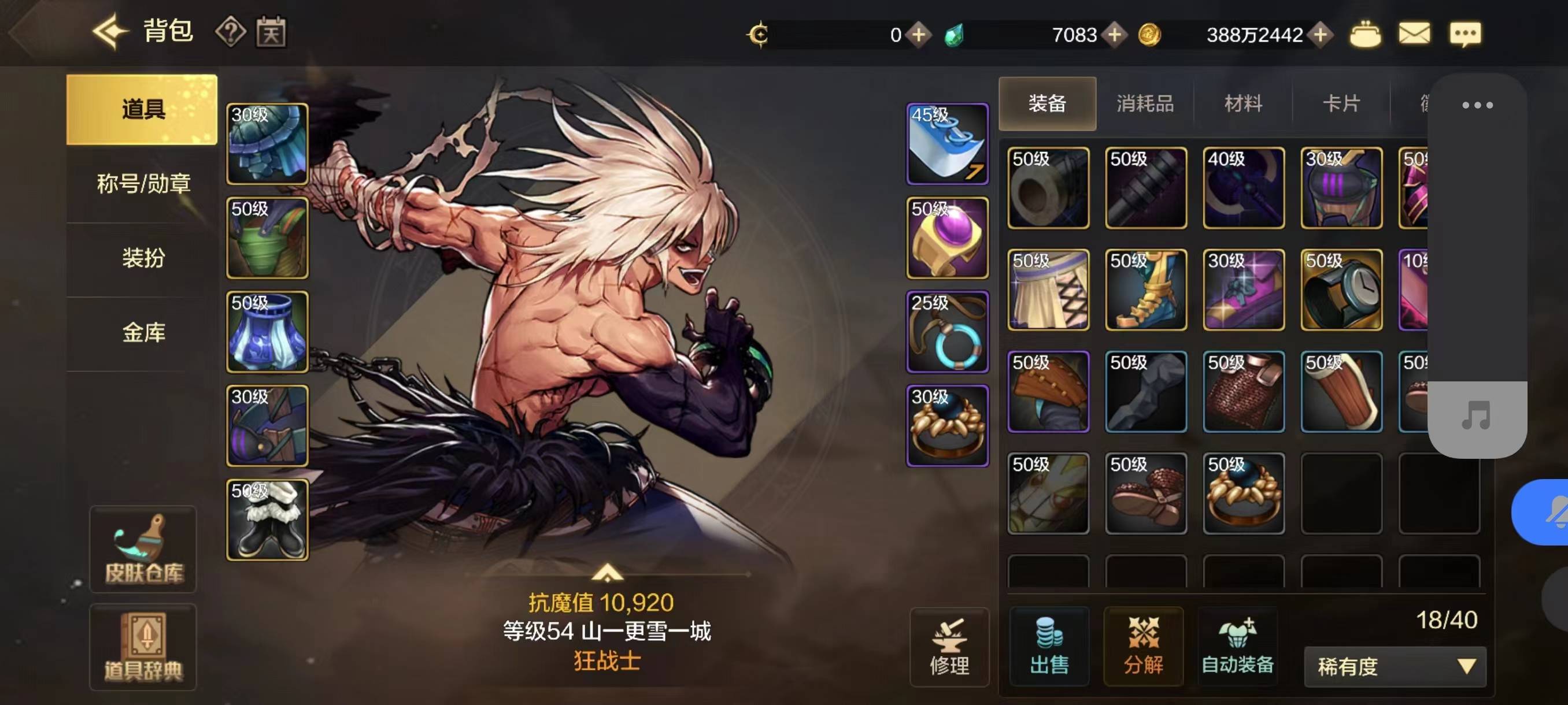Viewport: 1568px width, 705px height.
Task: Go back using the arrow button
Action: click(110, 31)
